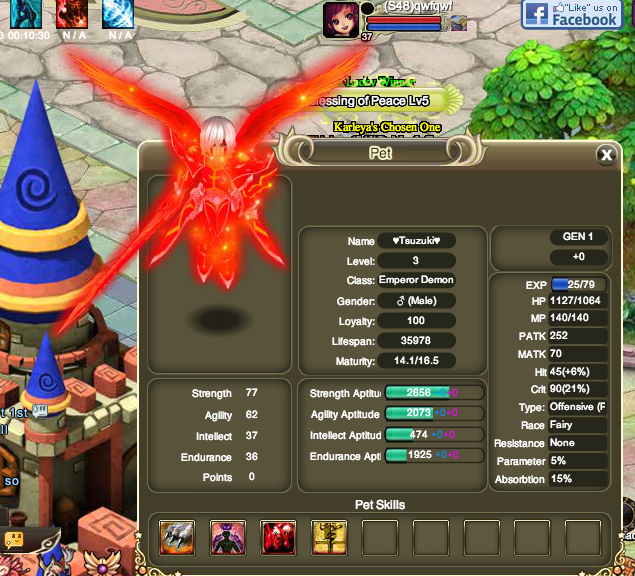Open the chat emoji speech bubble
This screenshot has width=635, height=576.
click(x=14, y=539)
